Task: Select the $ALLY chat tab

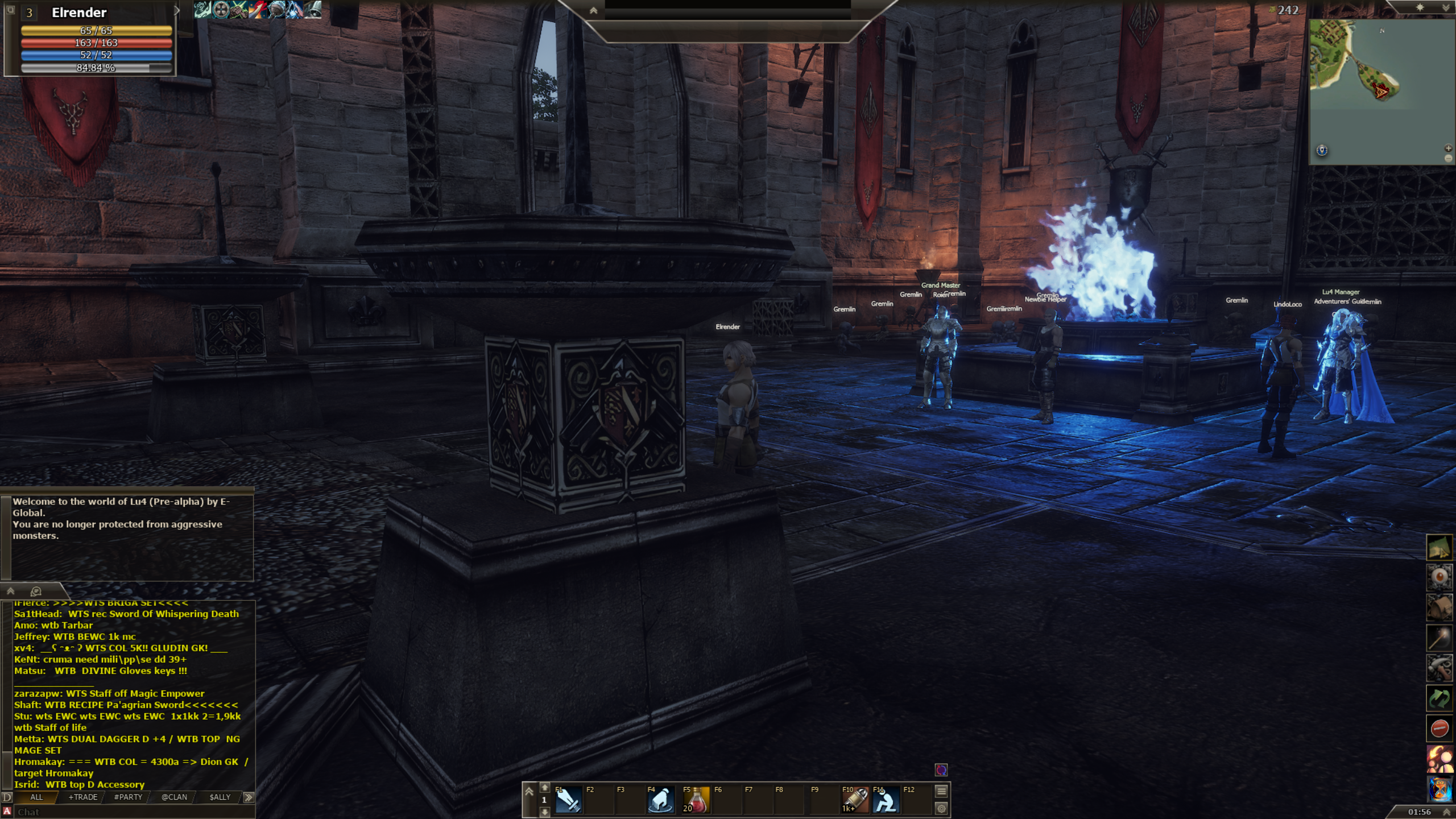Action: coord(220,797)
